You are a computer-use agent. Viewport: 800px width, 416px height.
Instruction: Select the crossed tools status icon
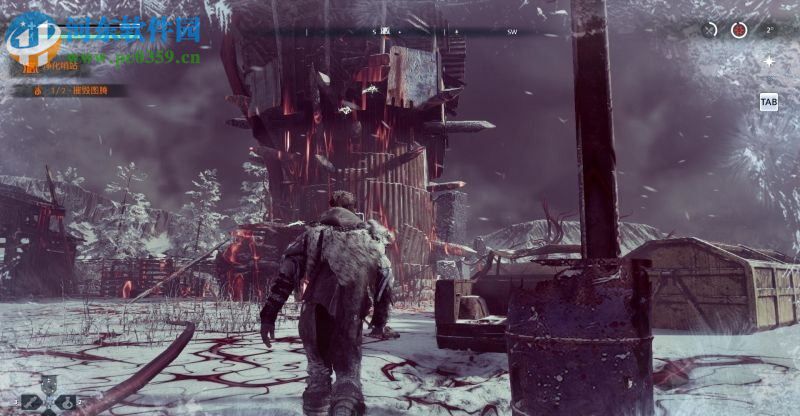point(710,30)
